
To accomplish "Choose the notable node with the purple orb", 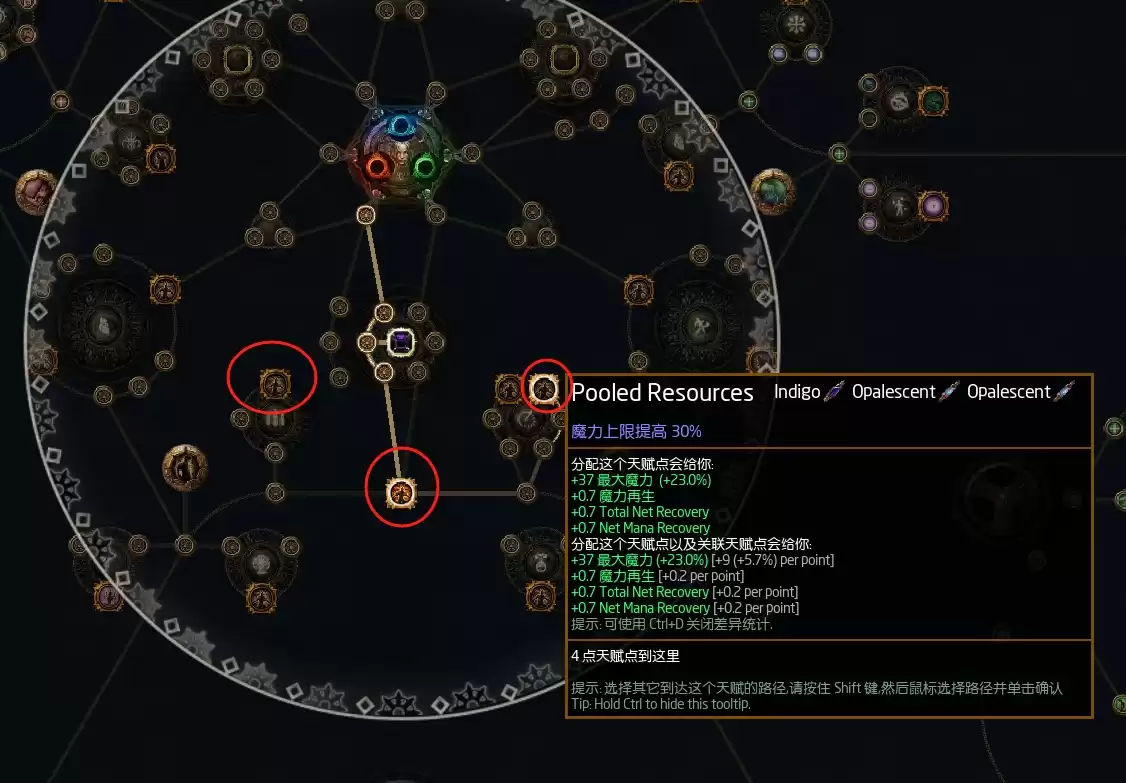I will coord(933,206).
